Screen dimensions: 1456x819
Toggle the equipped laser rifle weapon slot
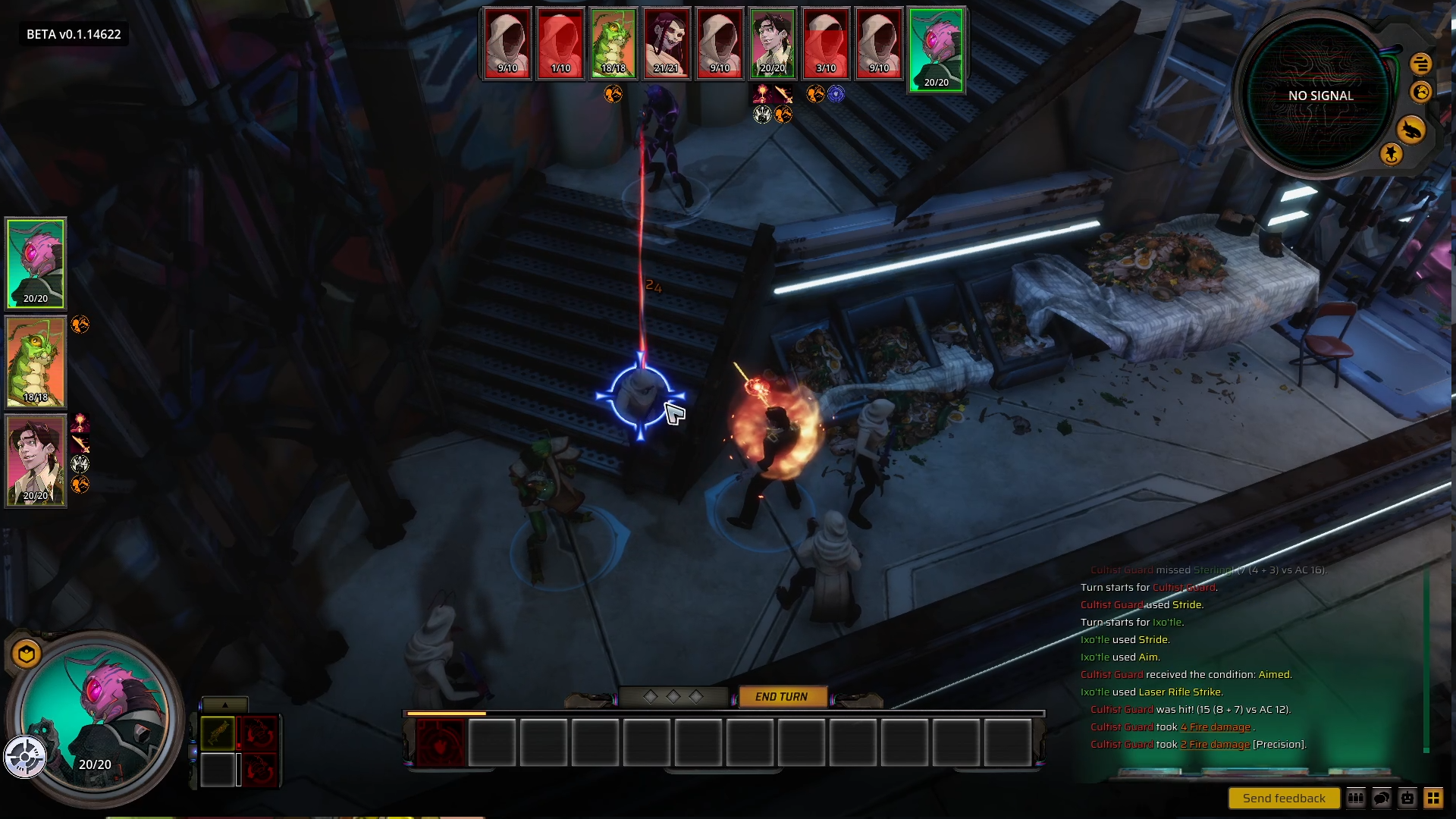coord(218,733)
